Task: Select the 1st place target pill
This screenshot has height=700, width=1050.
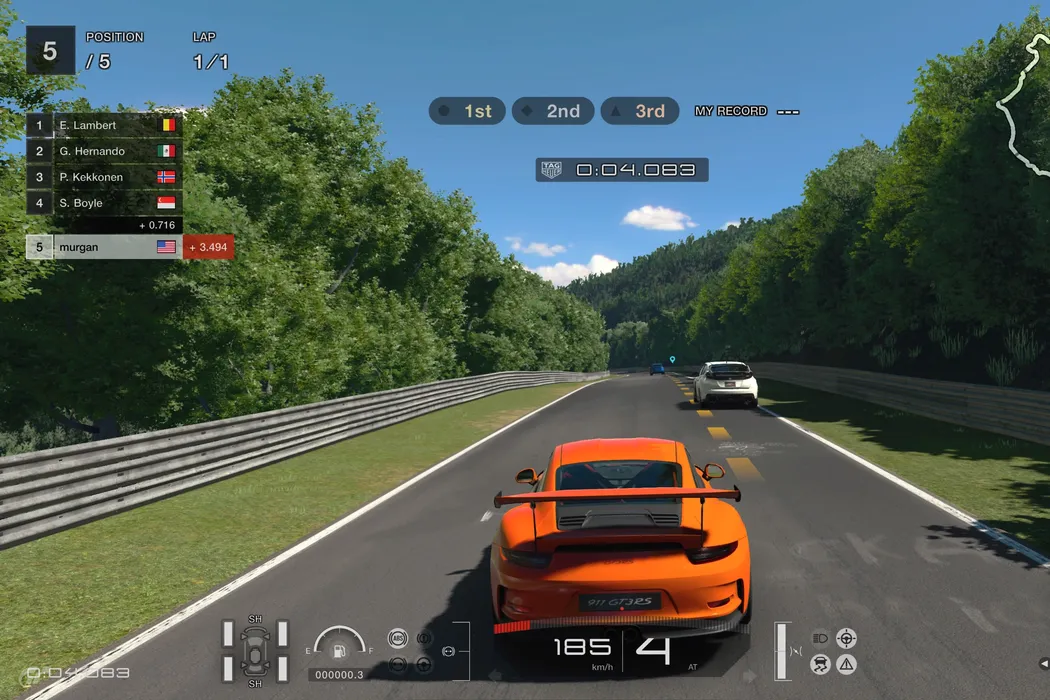Action: (467, 111)
